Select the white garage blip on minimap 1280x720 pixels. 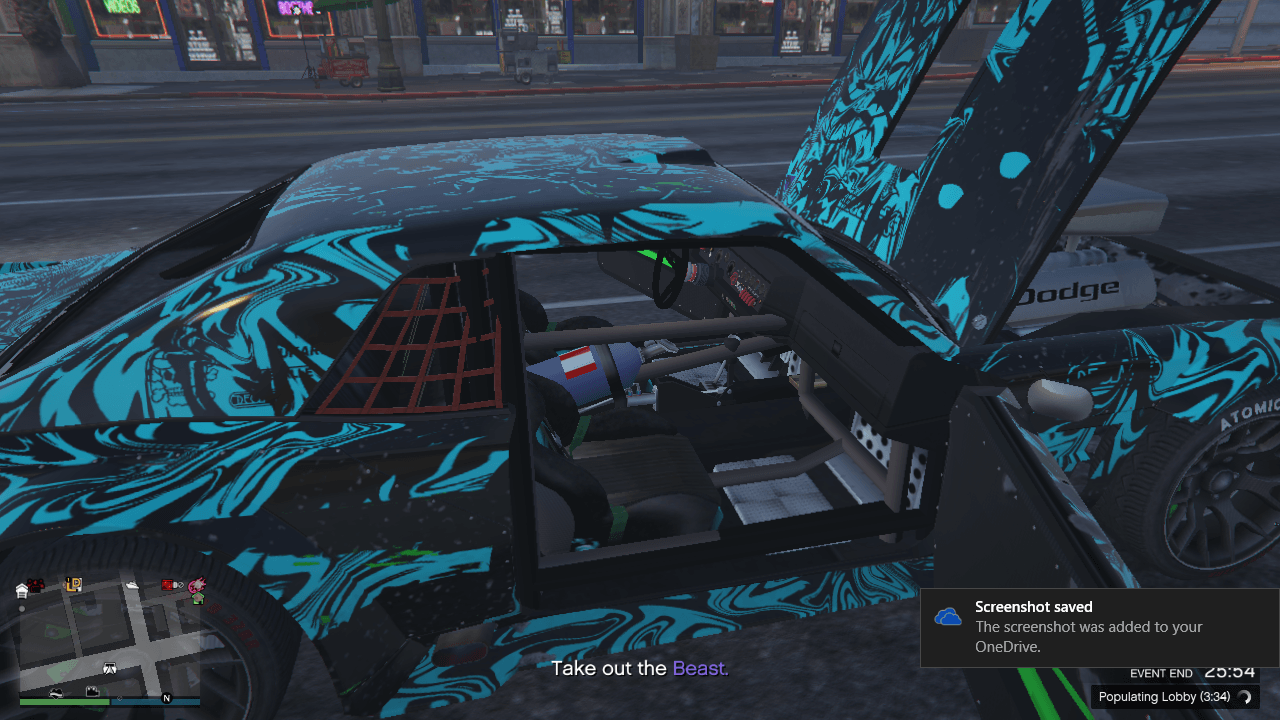[x=22, y=591]
